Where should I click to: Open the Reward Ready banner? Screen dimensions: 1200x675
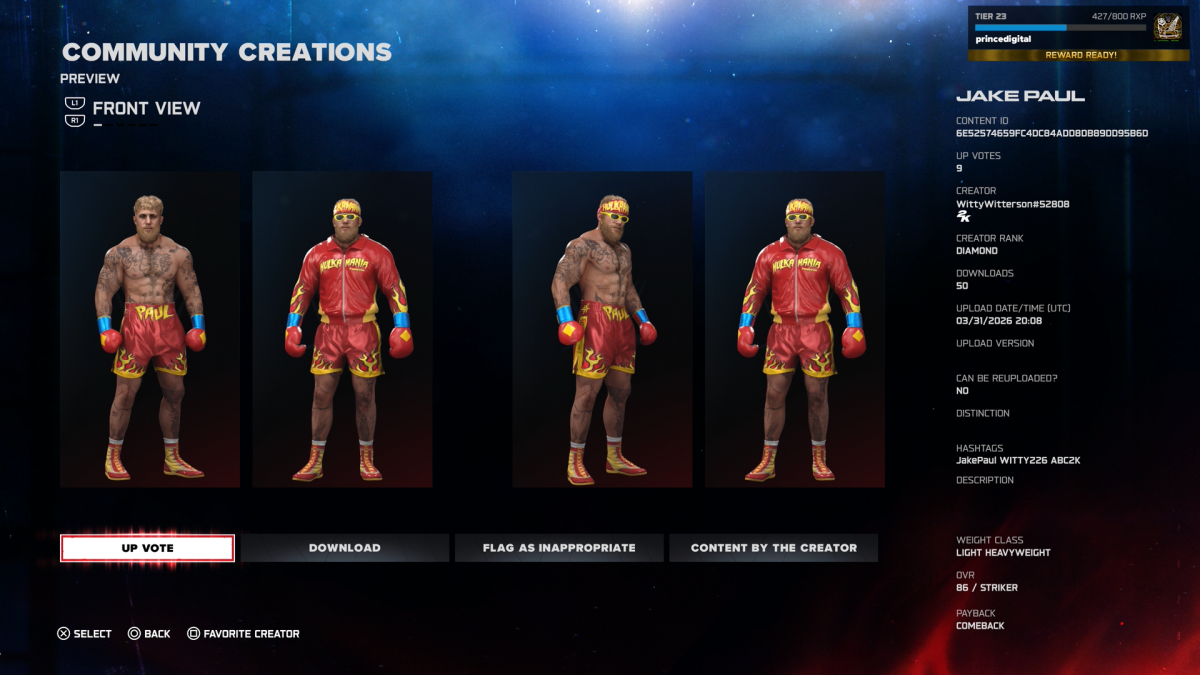click(1080, 55)
